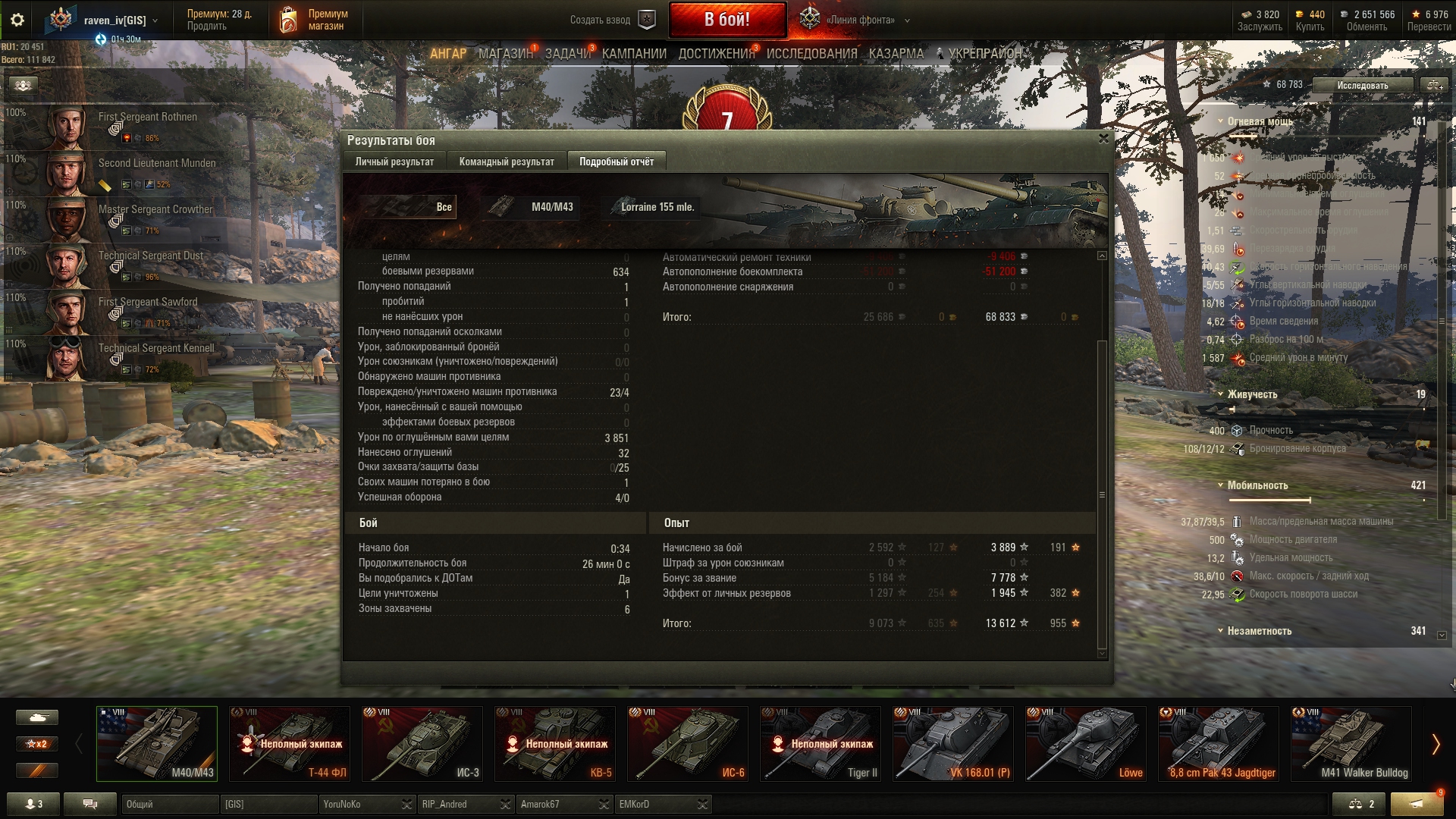Open the МАГАЗИН menu
The image size is (1456, 819).
tap(505, 54)
